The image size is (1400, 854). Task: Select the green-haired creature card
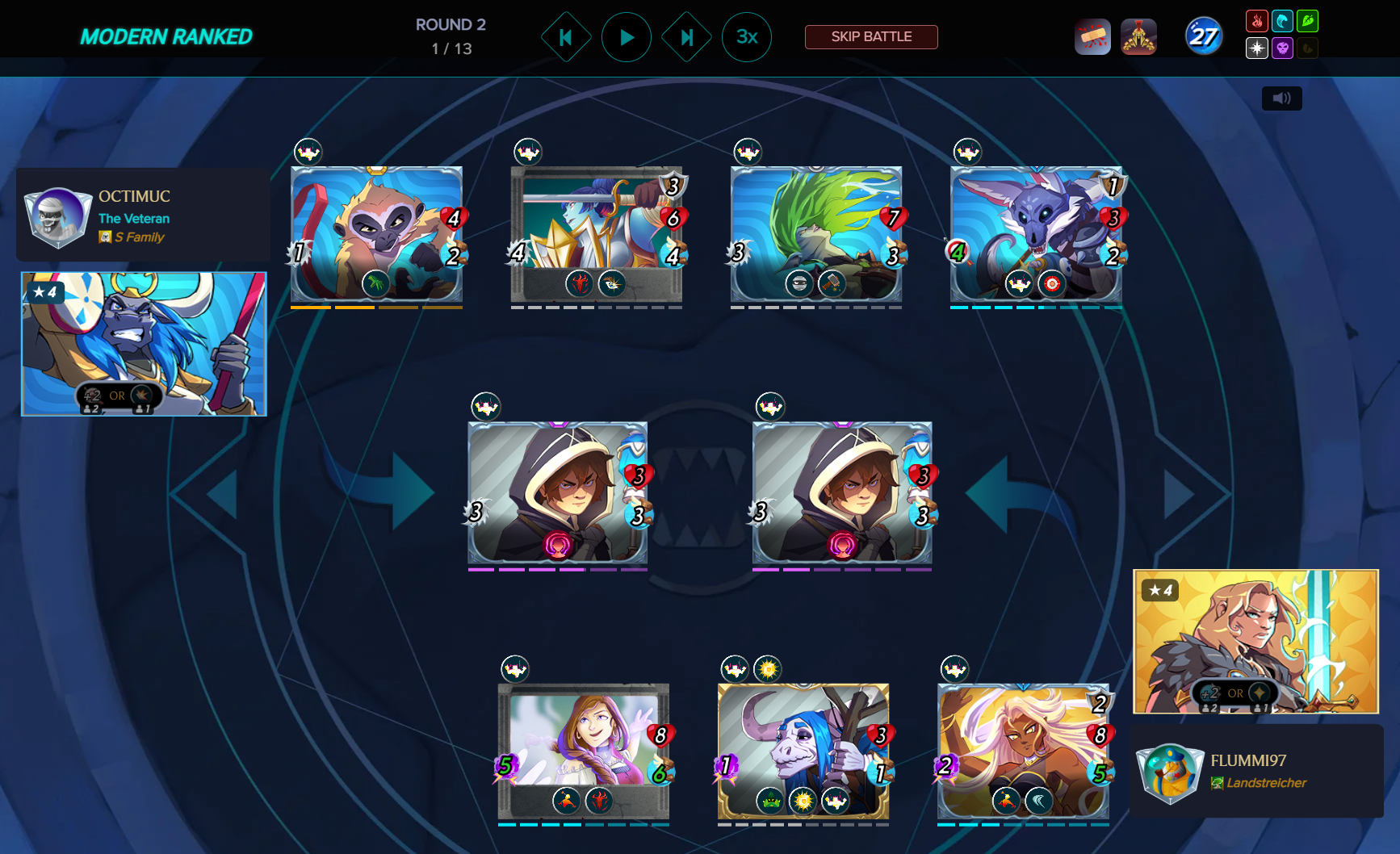pos(815,234)
